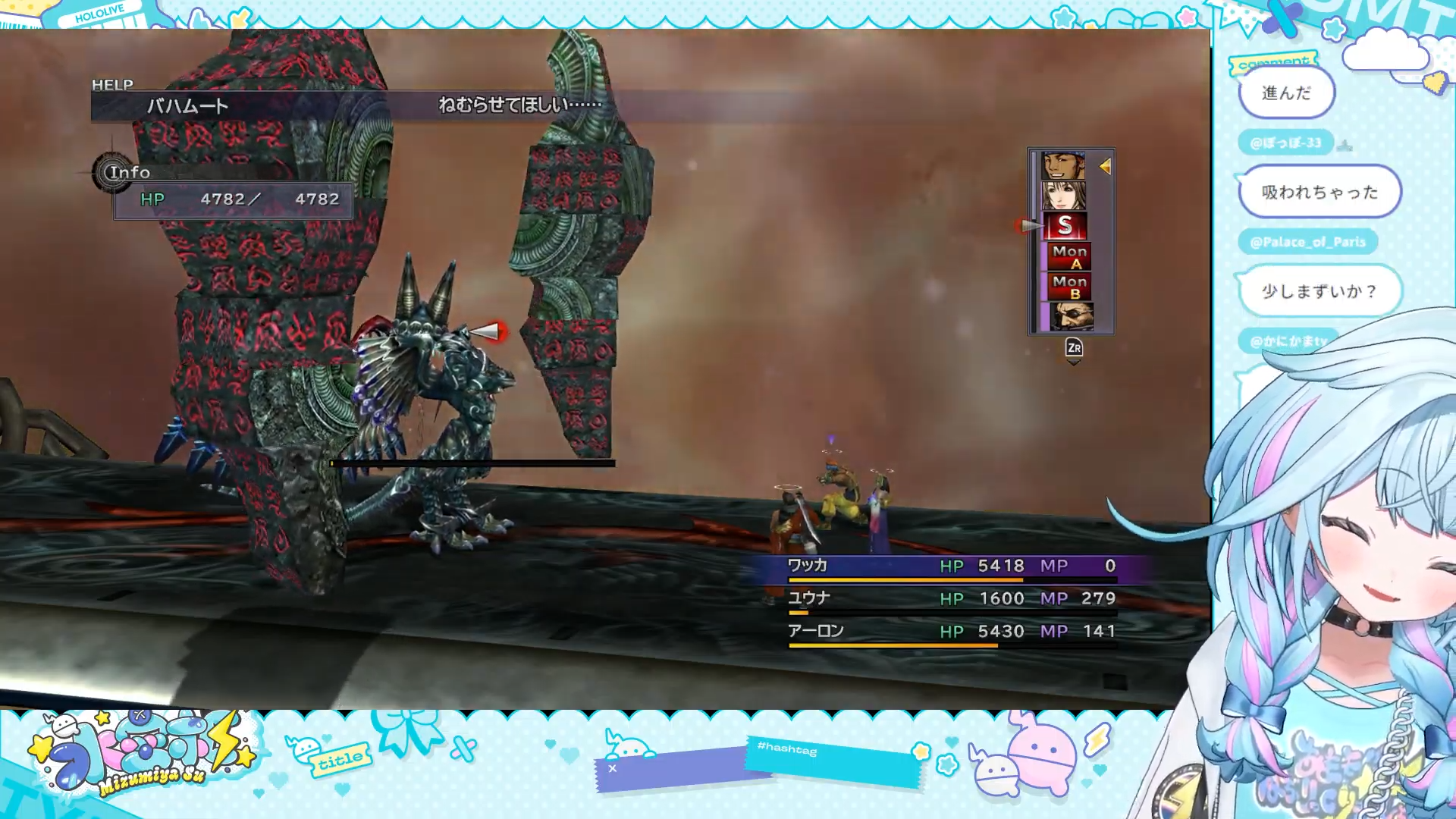
Task: Click the red S turn order icon
Action: pyautogui.click(x=1065, y=226)
